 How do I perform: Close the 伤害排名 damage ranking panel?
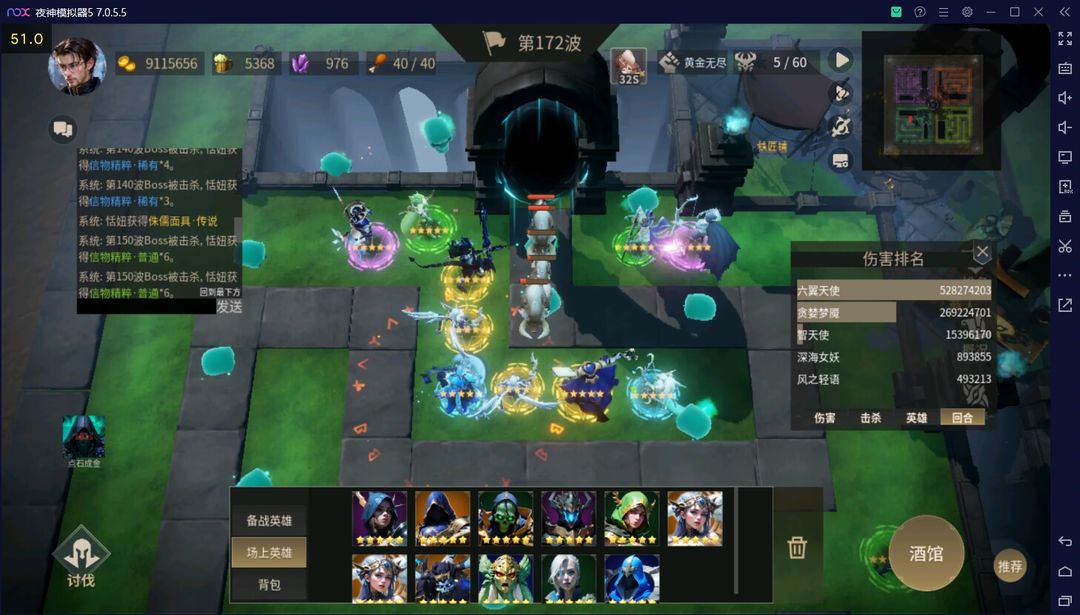pos(982,252)
